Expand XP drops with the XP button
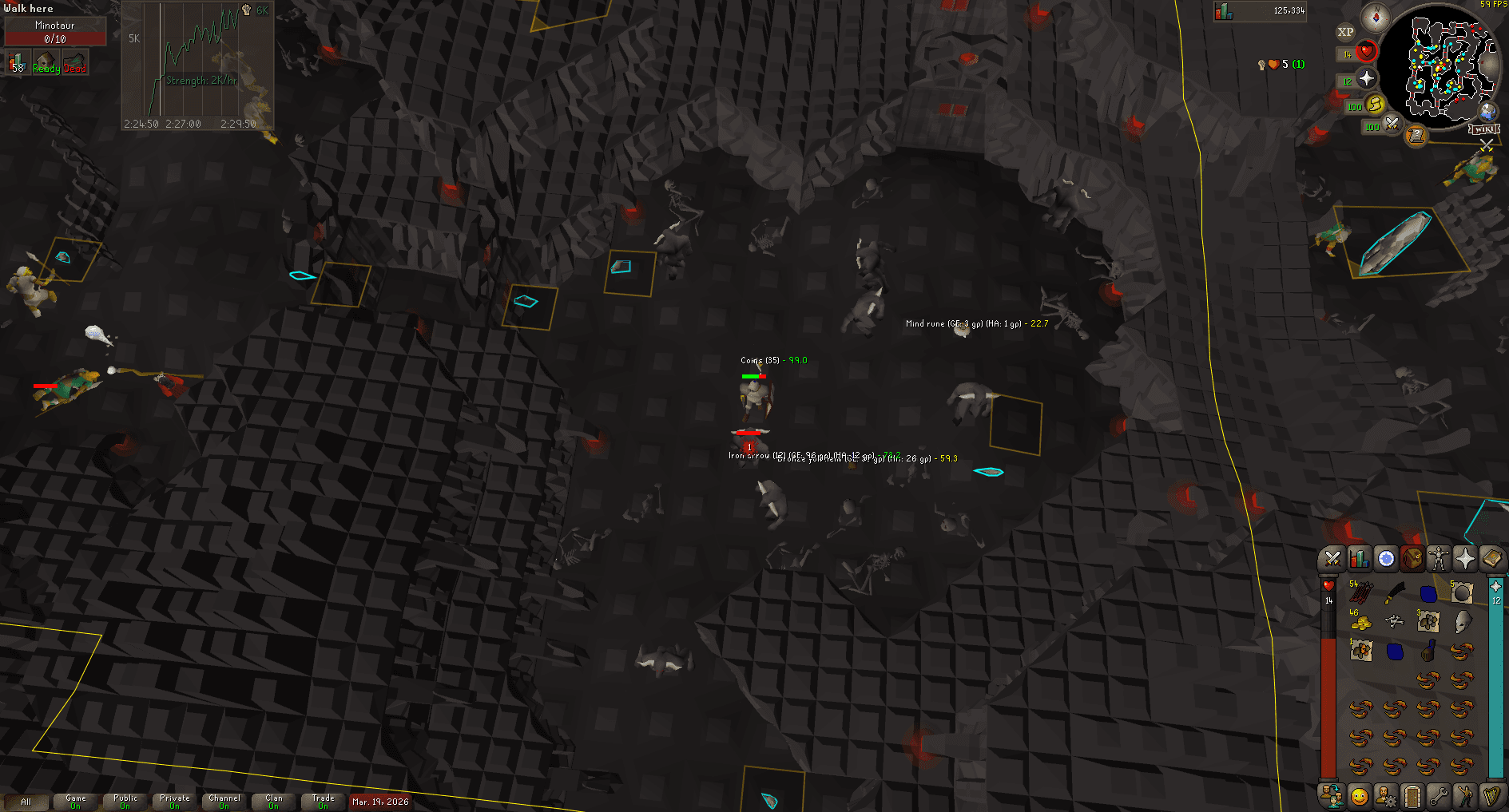The width and height of the screenshot is (1509, 812). pyautogui.click(x=1346, y=30)
